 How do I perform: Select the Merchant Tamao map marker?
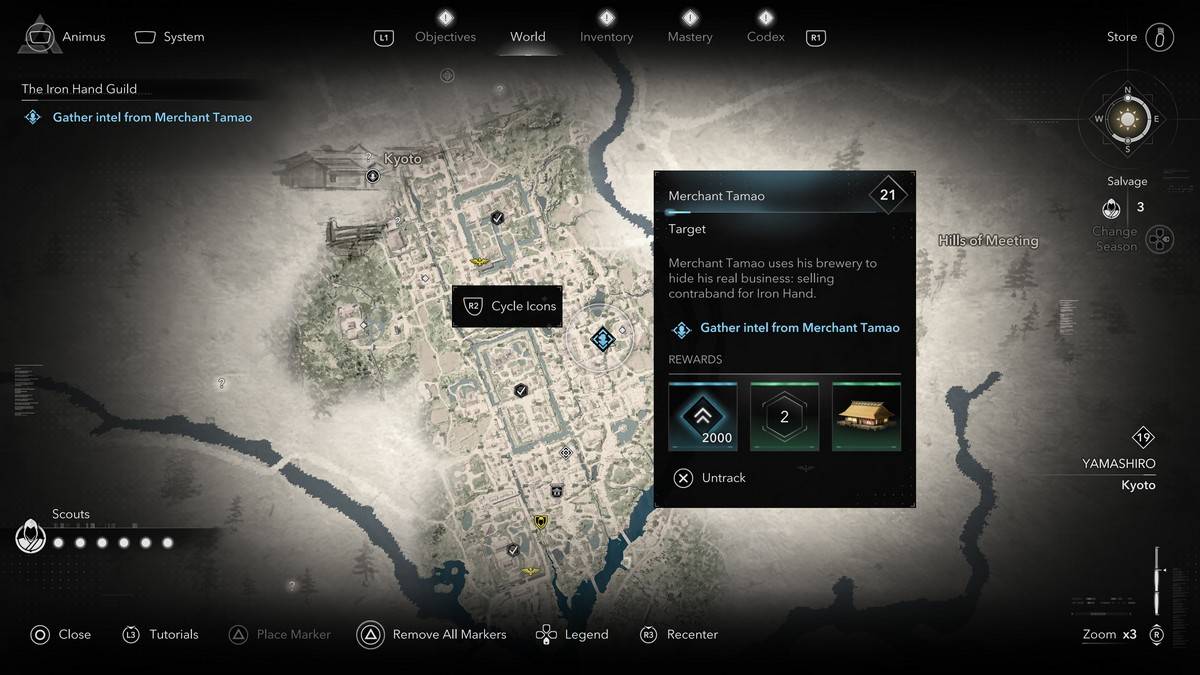click(x=602, y=339)
